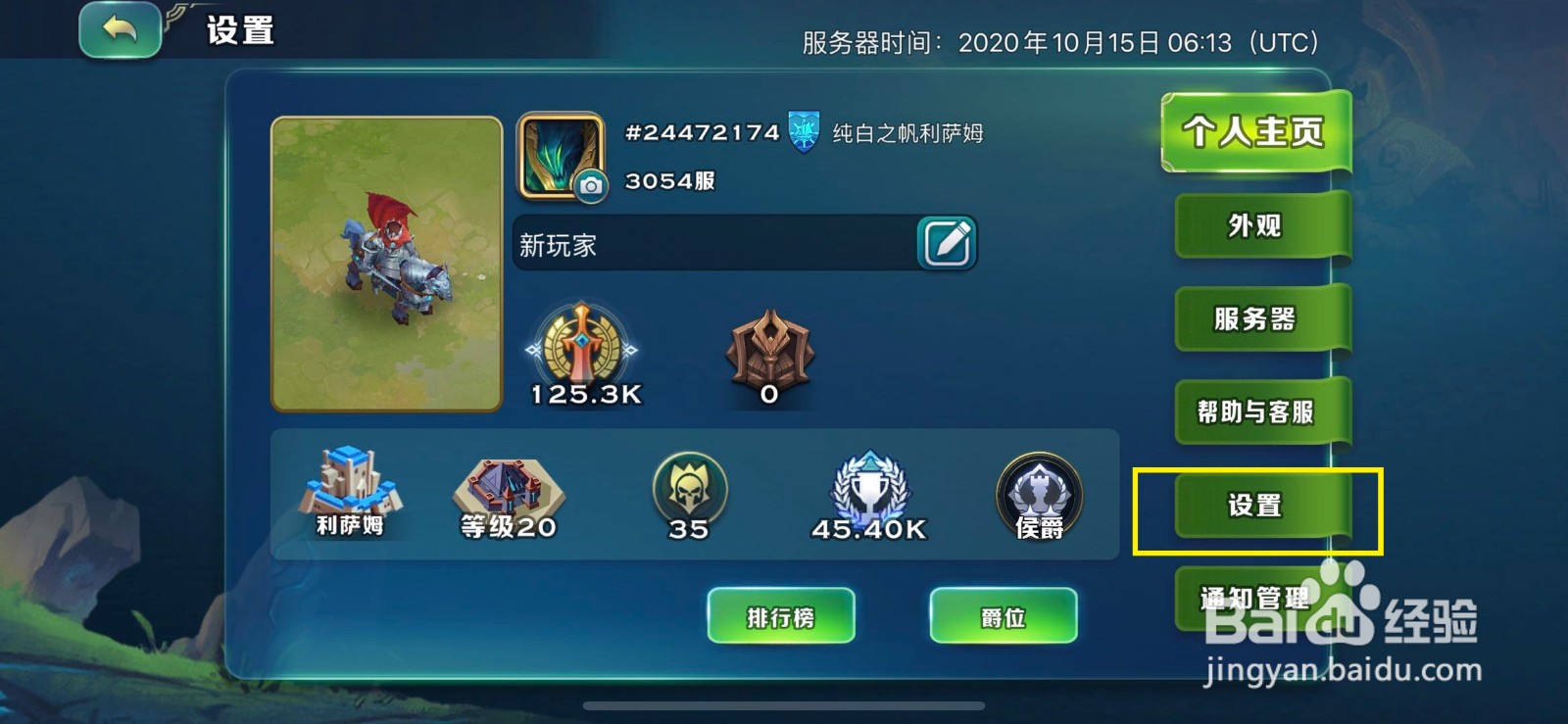This screenshot has width=1568, height=724.
Task: Open the 爵位 title button
Action: 1003,617
